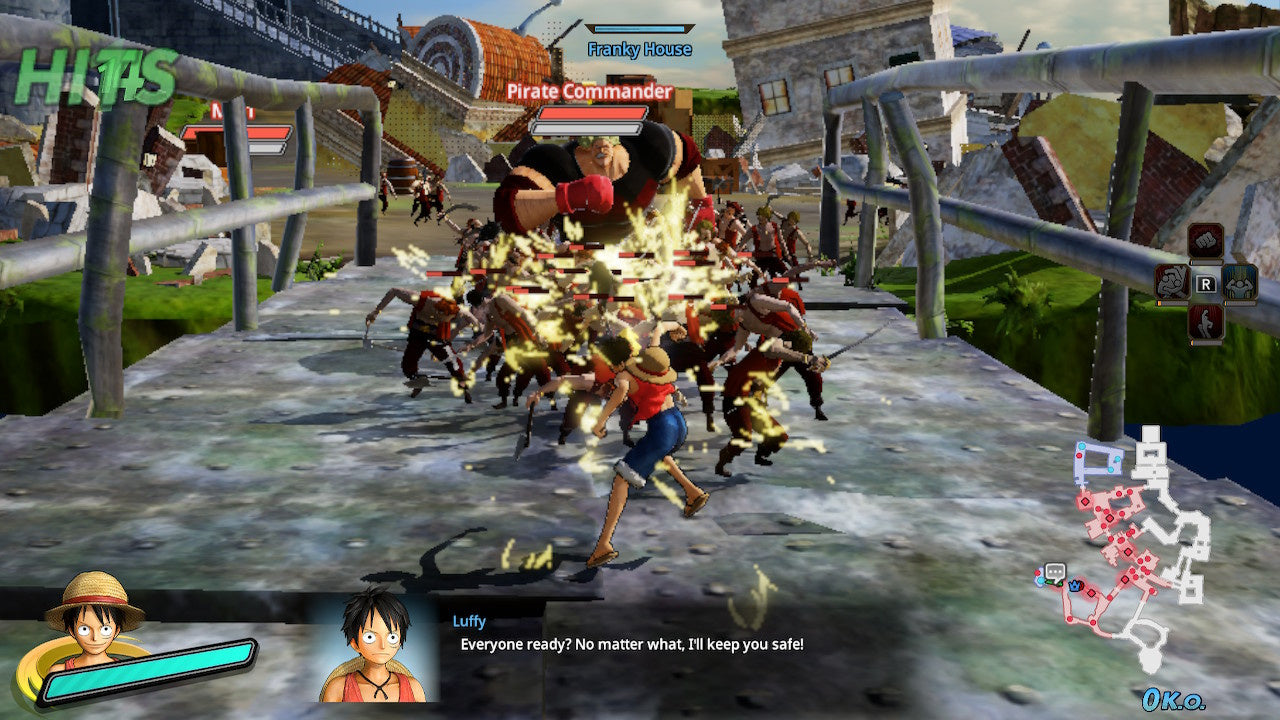Viewport: 1280px width, 720px height.
Task: Click the Franky House progress gauge
Action: pos(640,28)
